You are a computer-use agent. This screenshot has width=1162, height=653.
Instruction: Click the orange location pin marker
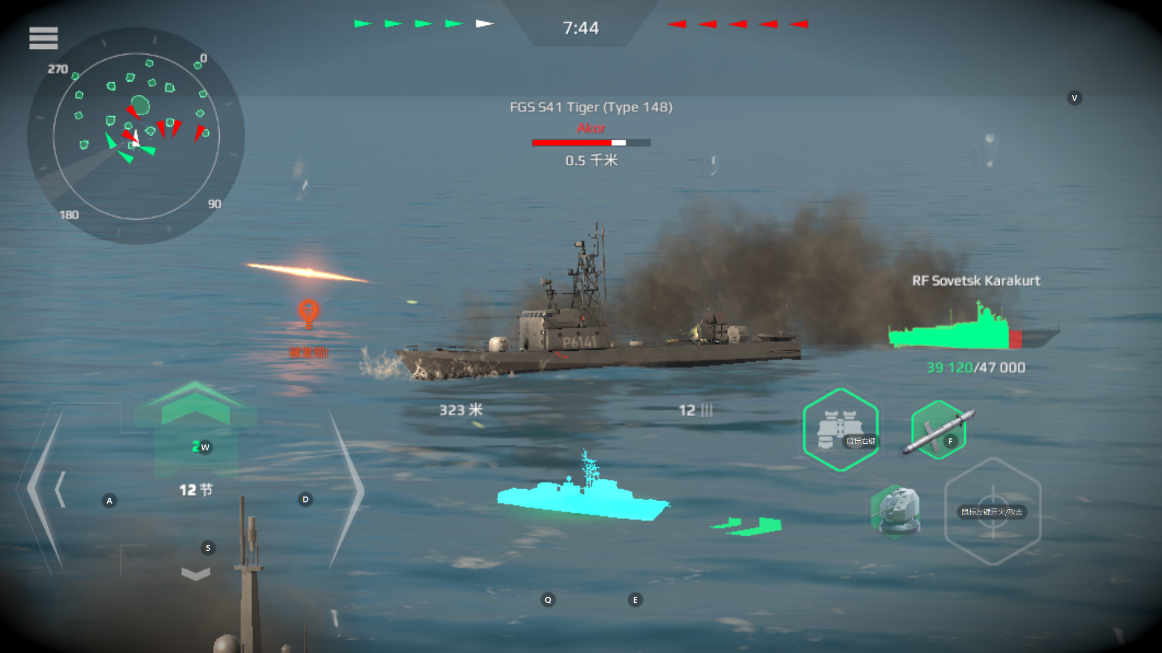308,314
